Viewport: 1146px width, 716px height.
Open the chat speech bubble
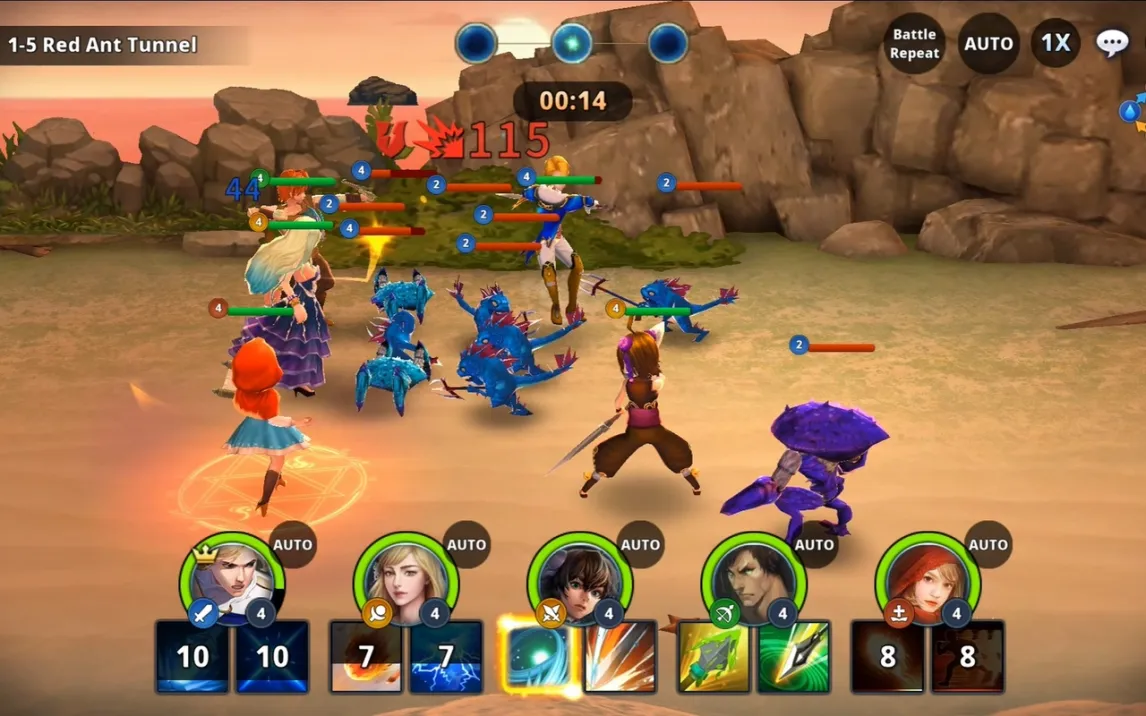[x=1112, y=43]
